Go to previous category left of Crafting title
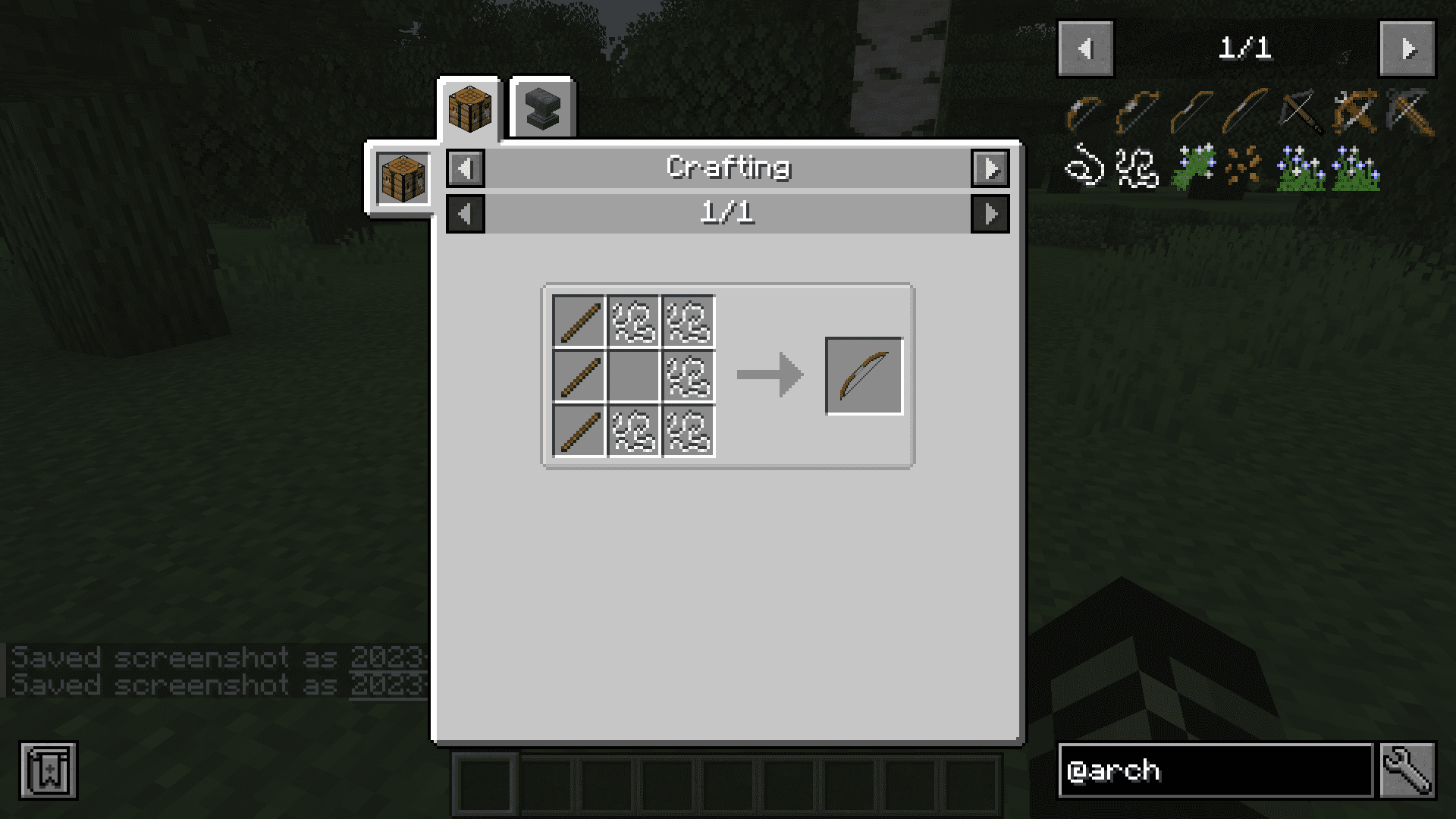 coord(466,168)
